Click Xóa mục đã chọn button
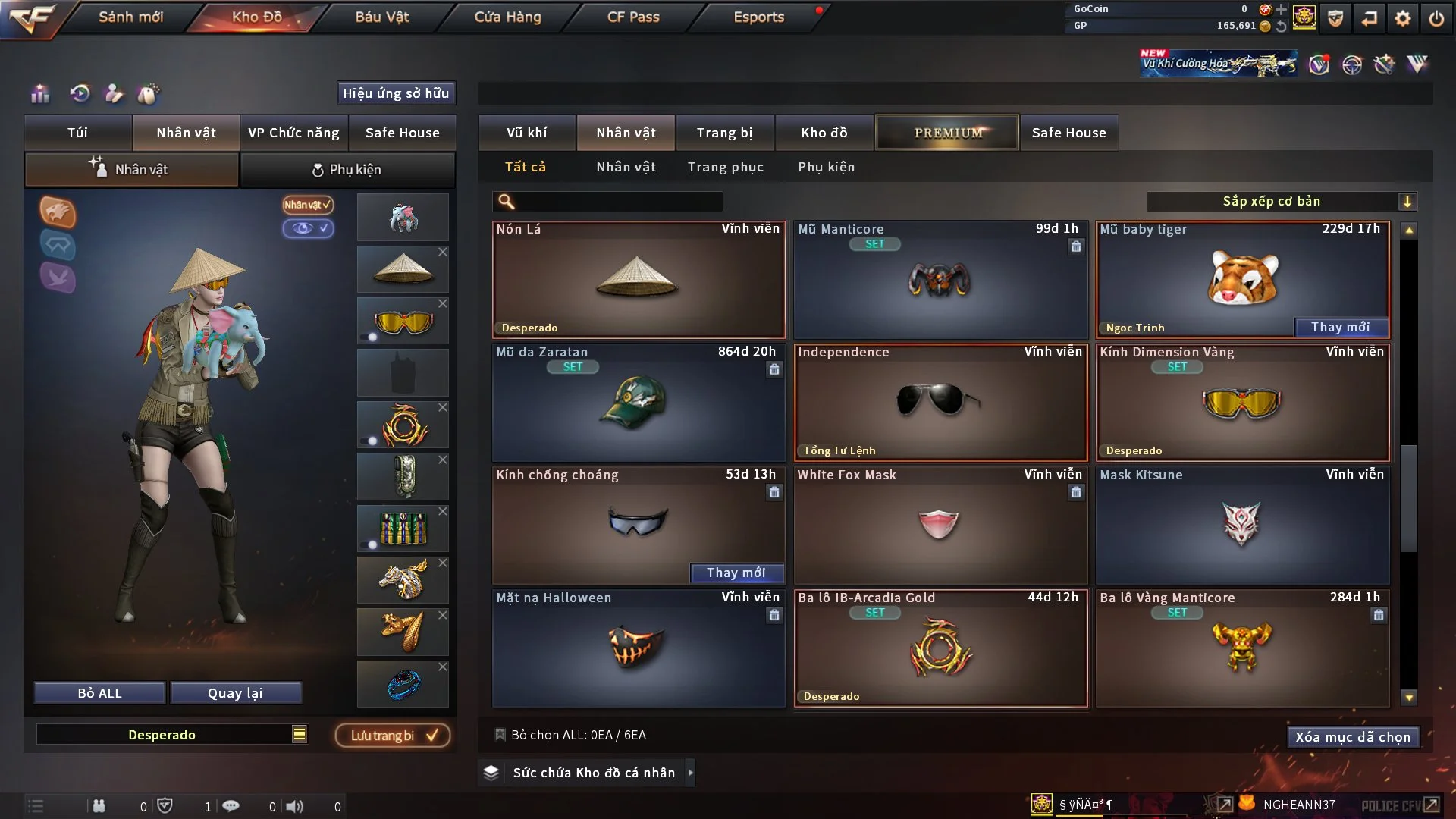 [1352, 737]
